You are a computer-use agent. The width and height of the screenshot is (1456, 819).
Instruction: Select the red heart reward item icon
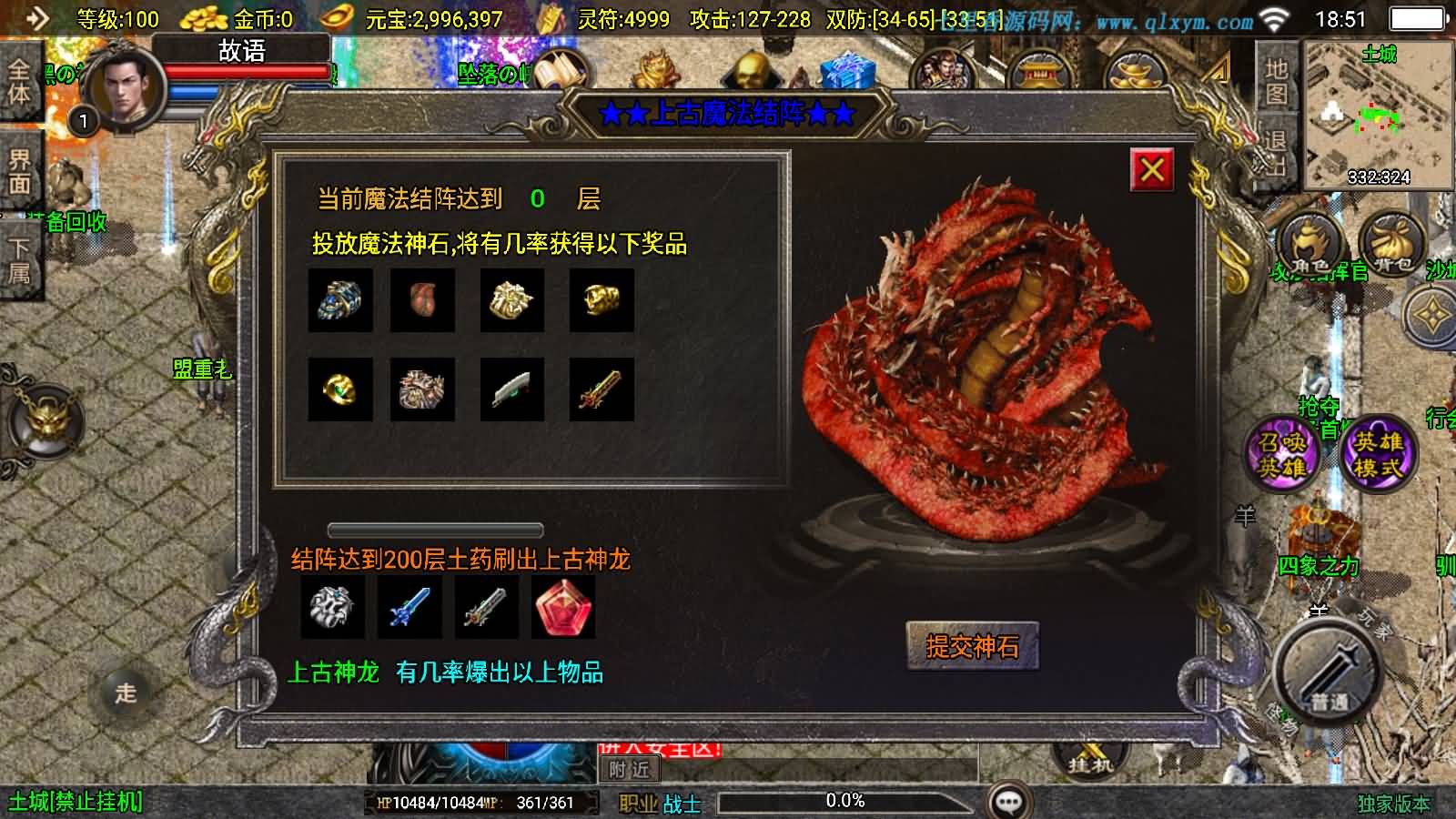pos(422,301)
